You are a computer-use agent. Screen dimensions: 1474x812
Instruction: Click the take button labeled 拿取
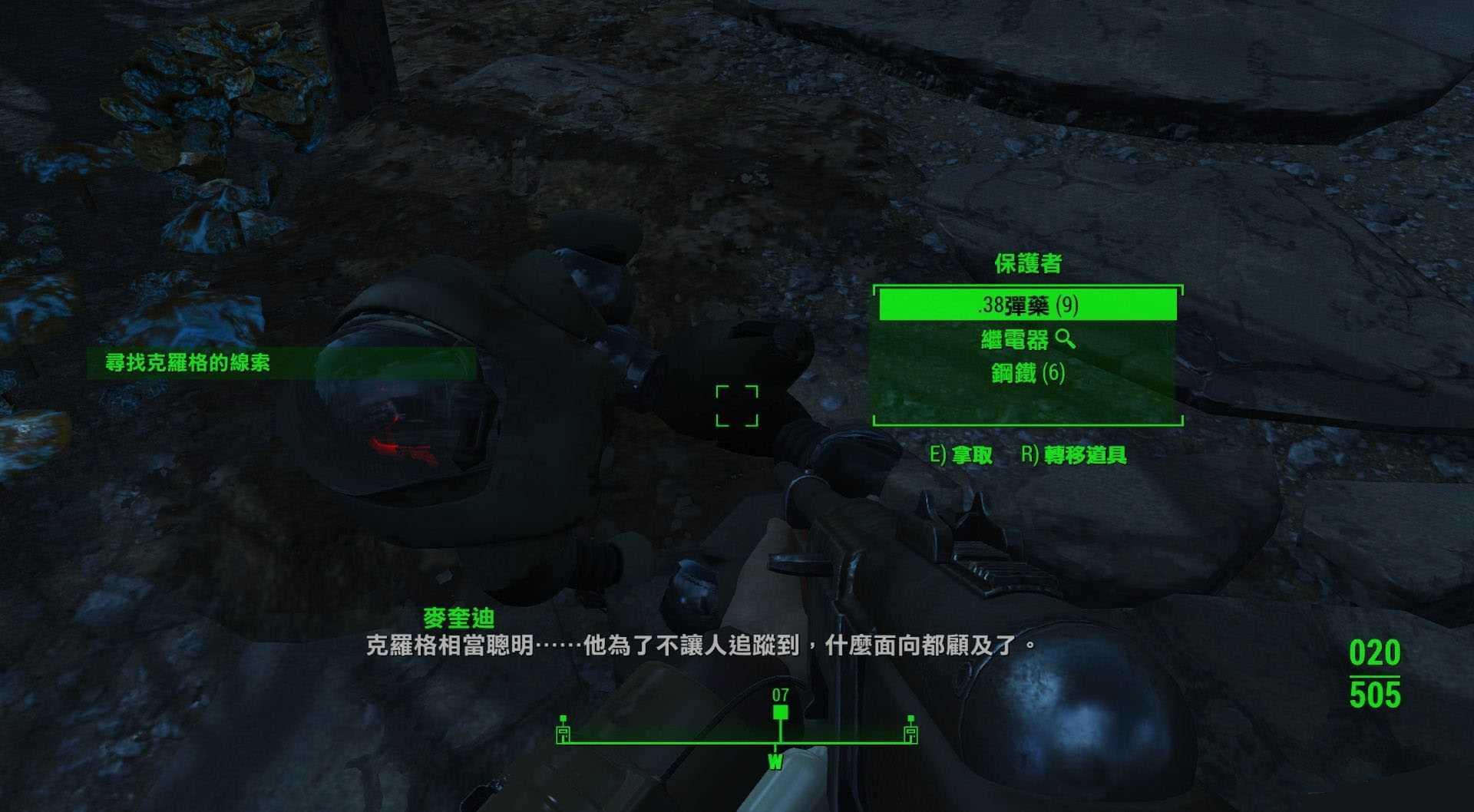[x=973, y=455]
